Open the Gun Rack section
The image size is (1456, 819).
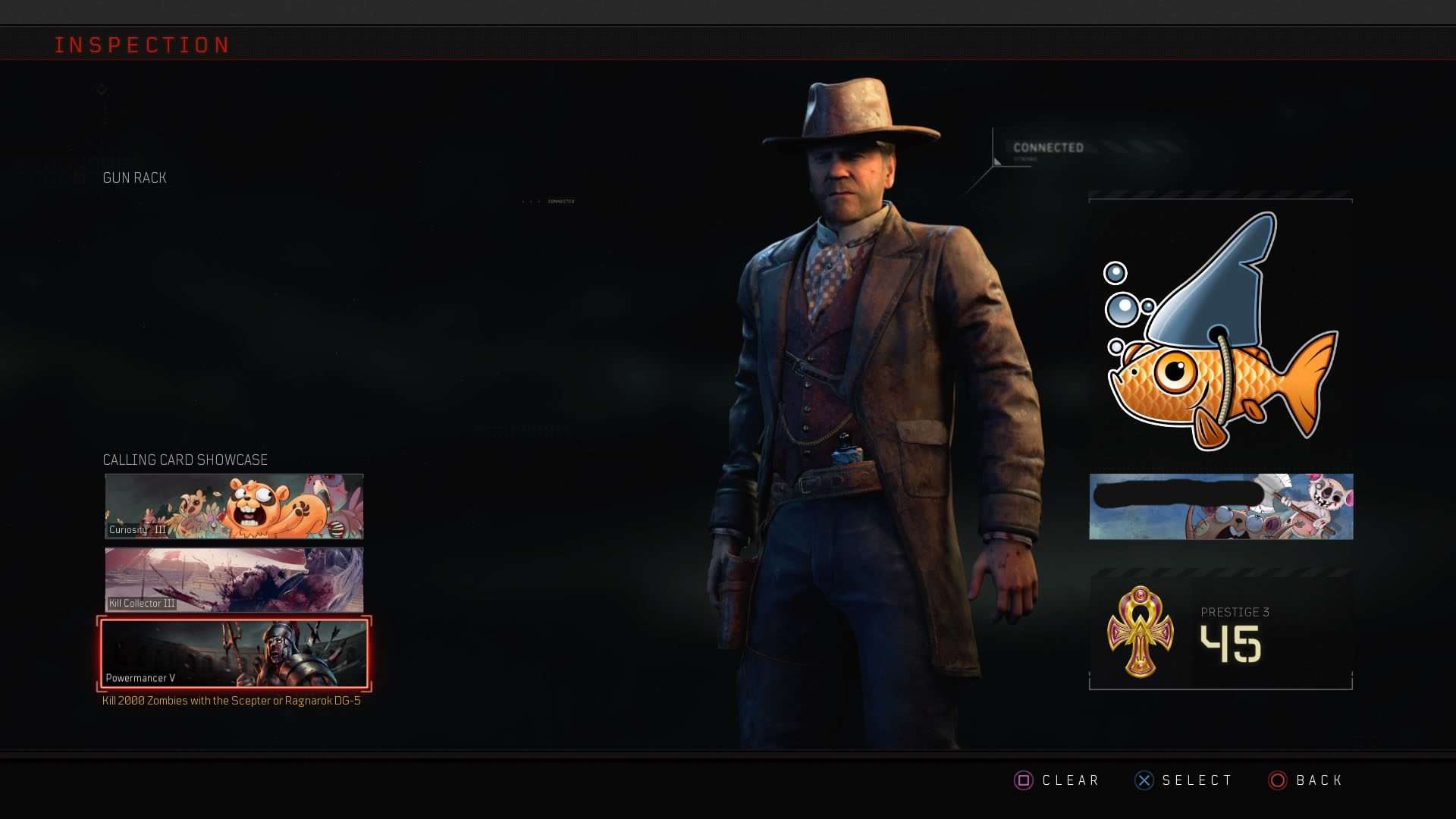click(x=134, y=177)
